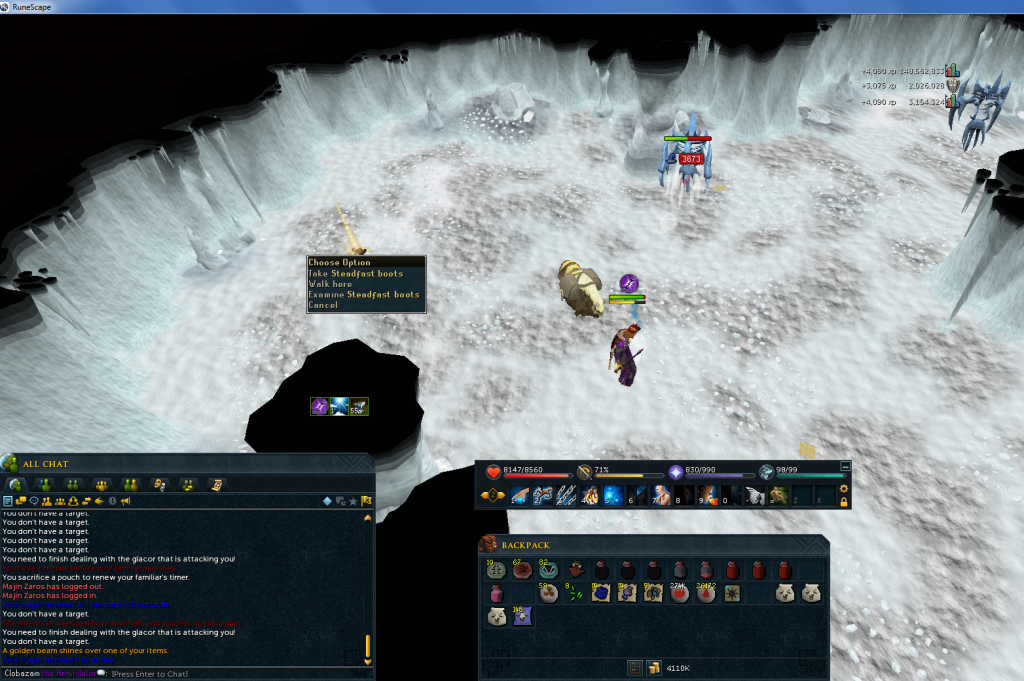Trigger the chain ability in slot 3

pyautogui.click(x=566, y=495)
